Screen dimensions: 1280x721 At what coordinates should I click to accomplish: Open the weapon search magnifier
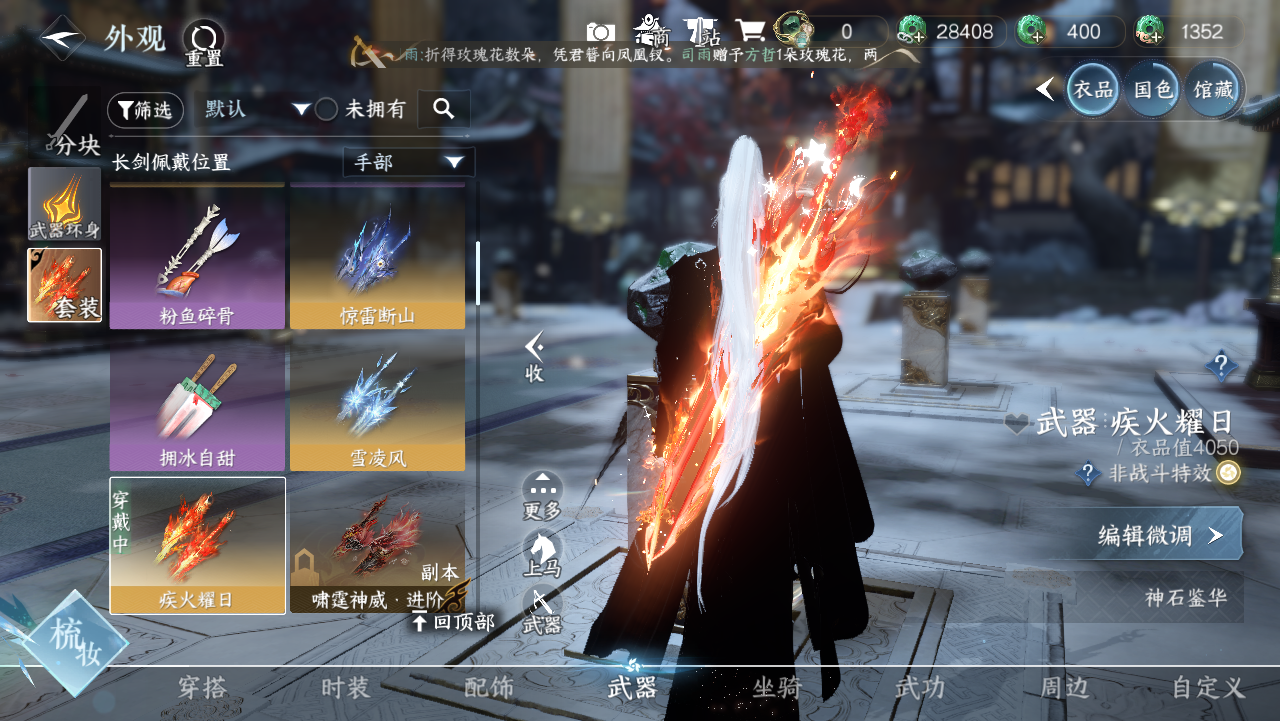point(443,109)
